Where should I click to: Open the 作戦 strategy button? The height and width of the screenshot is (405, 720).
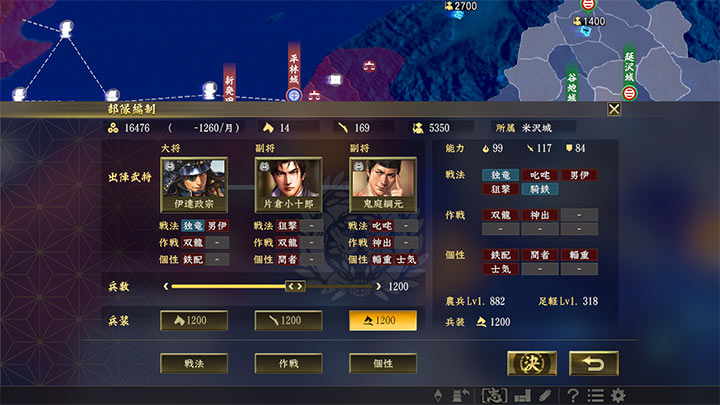tap(287, 362)
